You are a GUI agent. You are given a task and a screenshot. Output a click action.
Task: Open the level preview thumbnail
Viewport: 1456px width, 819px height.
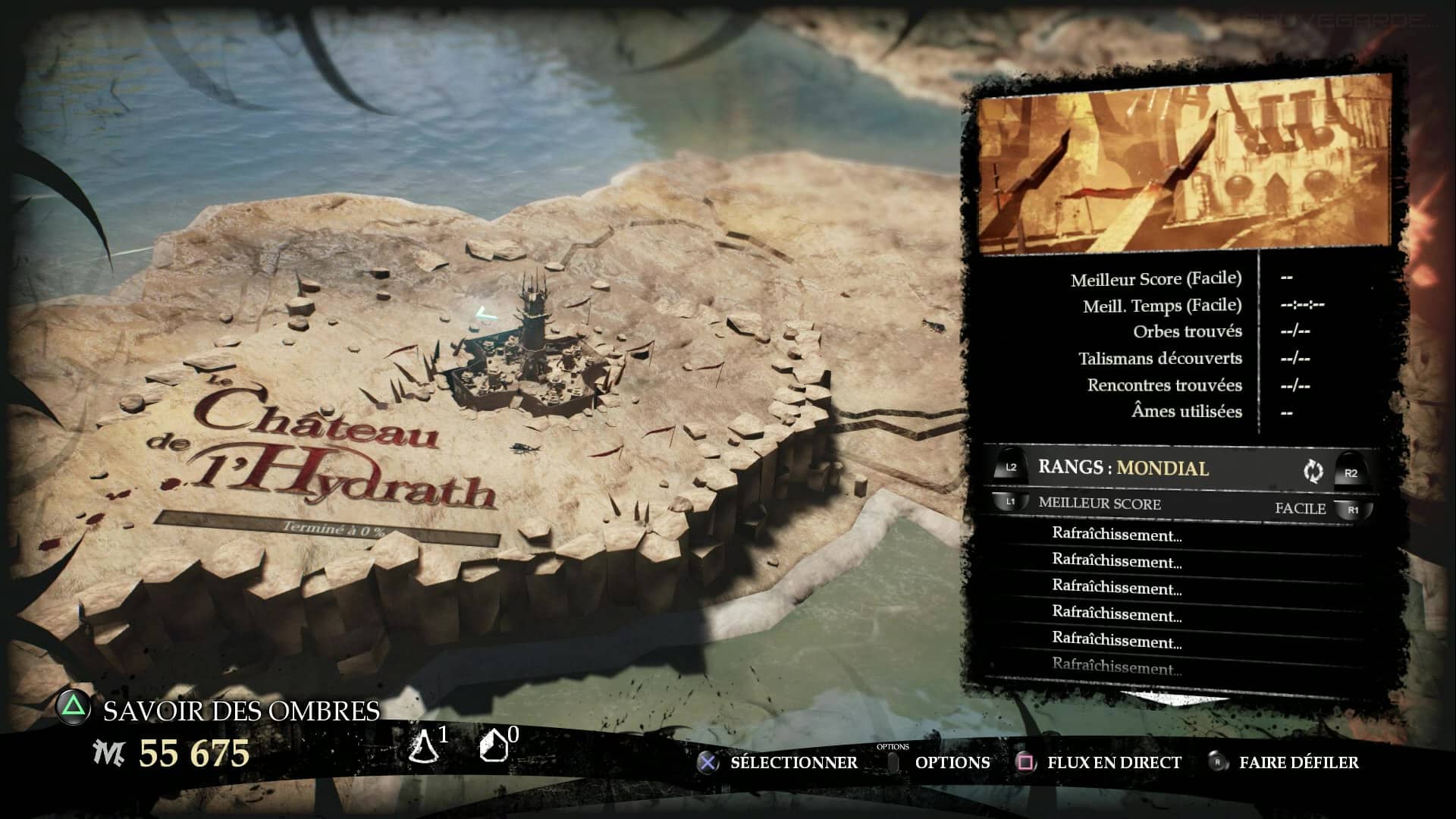[1185, 165]
